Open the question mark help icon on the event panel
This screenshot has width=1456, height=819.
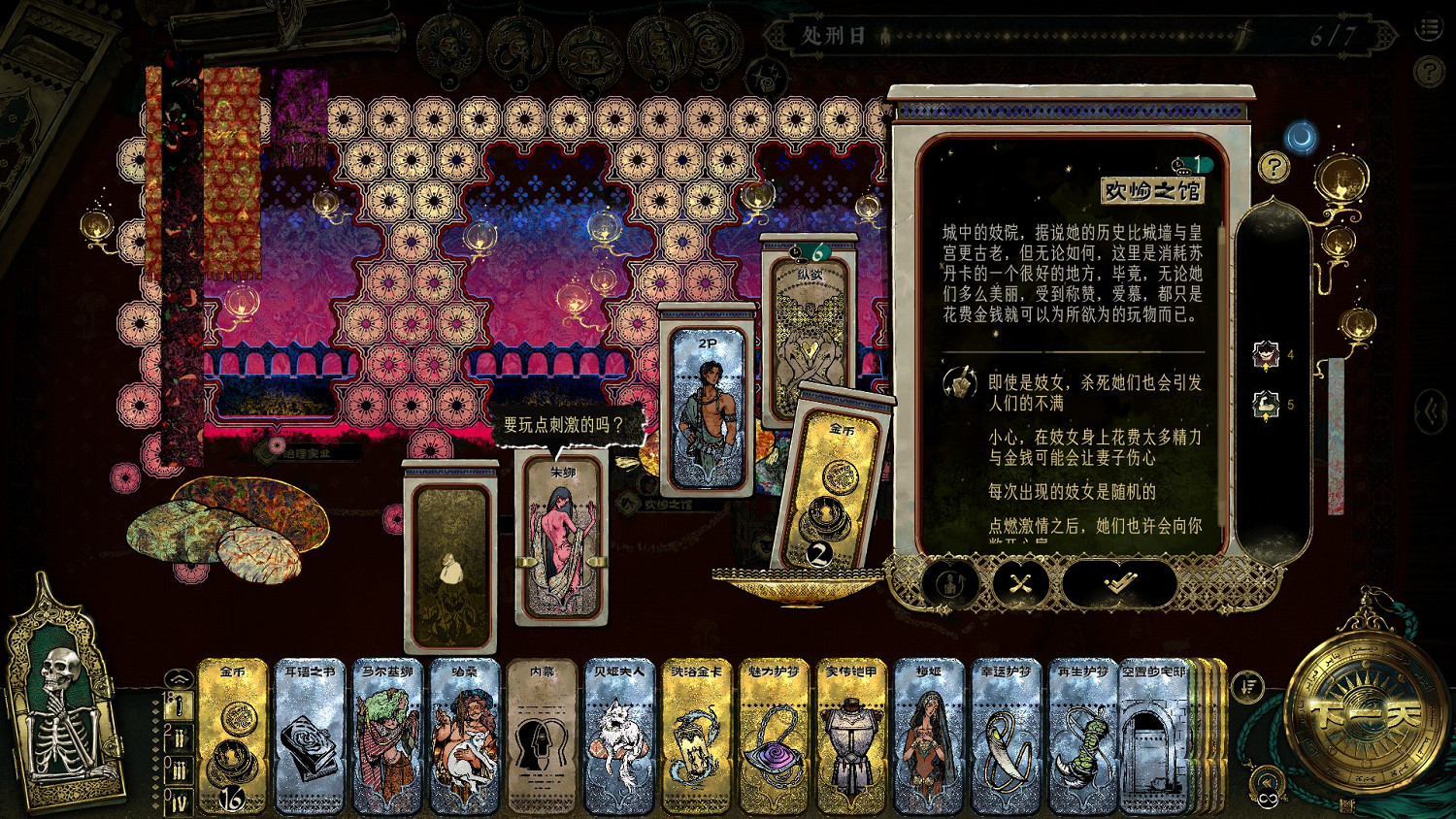(1274, 167)
